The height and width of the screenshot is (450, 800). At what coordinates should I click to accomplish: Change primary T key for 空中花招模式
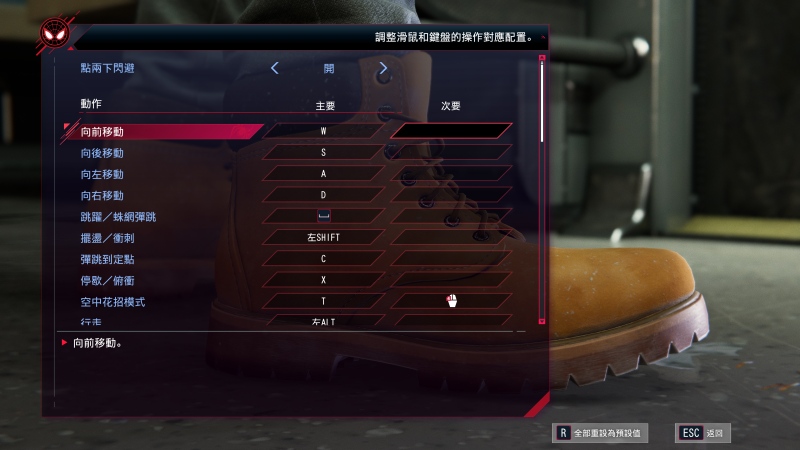[x=324, y=300]
